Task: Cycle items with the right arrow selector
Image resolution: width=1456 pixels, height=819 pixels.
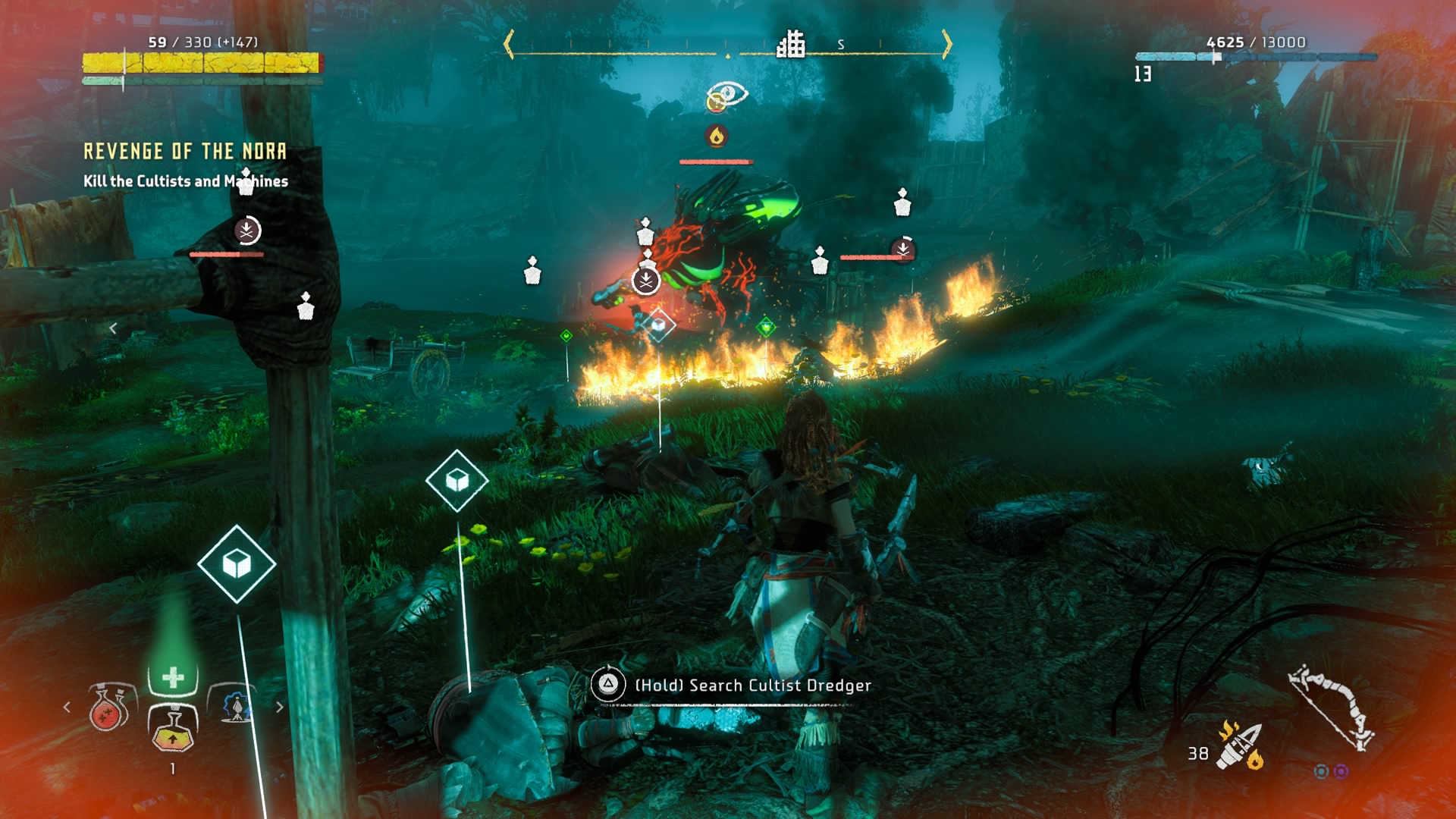Action: point(280,707)
